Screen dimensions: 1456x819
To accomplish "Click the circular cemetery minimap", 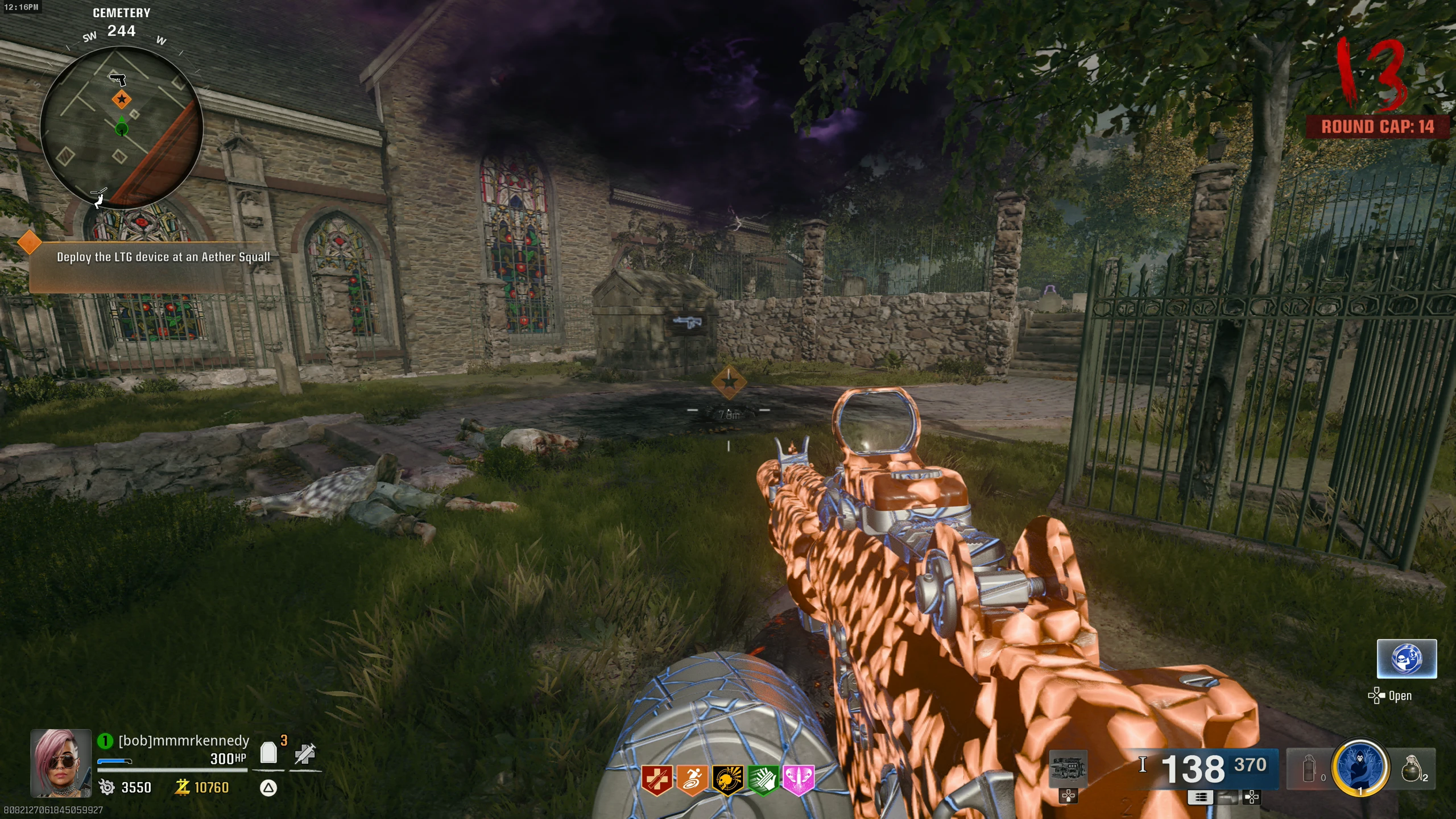I will 121,128.
